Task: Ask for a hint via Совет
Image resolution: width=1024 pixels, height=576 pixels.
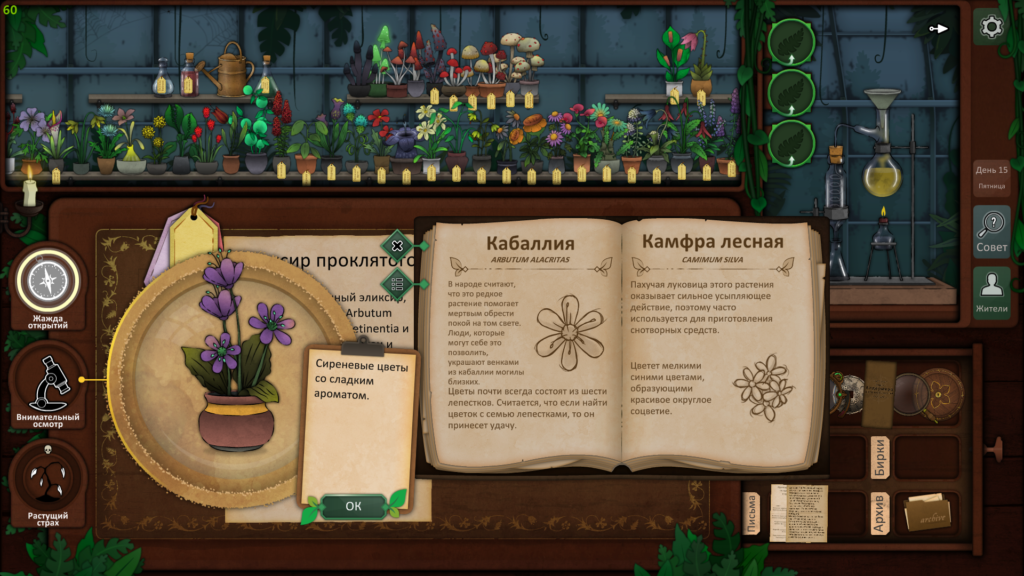Action: [x=991, y=231]
